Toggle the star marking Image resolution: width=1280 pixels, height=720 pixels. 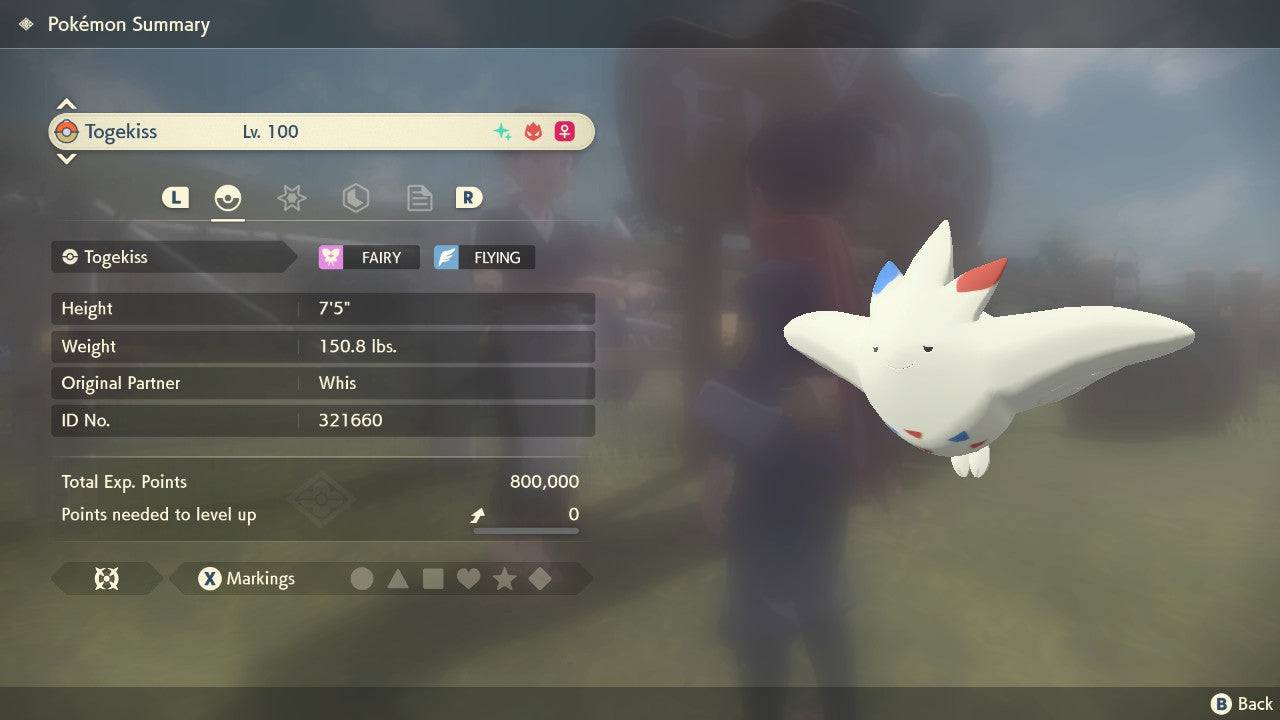[504, 579]
